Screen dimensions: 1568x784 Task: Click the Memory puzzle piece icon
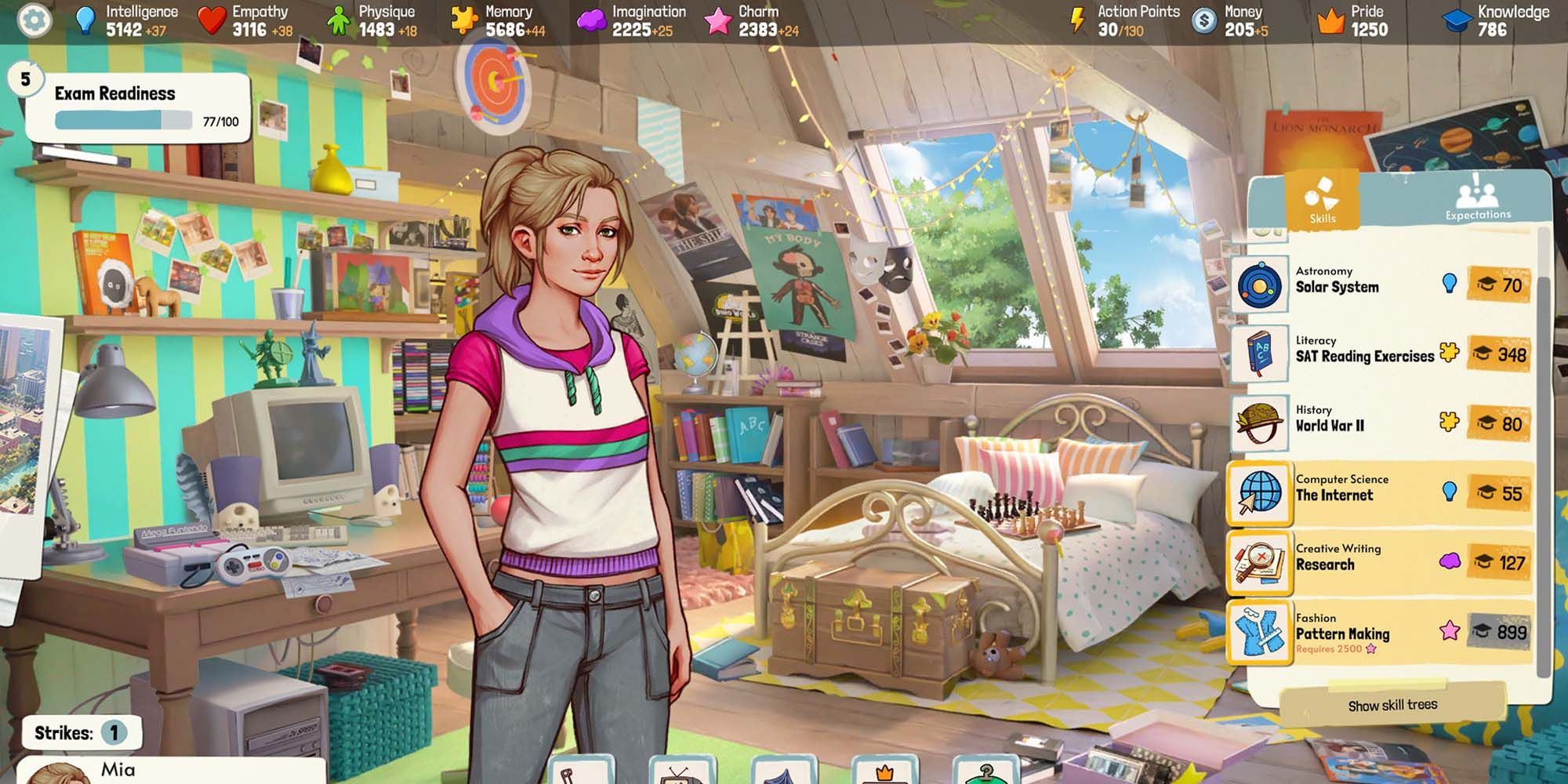click(x=463, y=20)
